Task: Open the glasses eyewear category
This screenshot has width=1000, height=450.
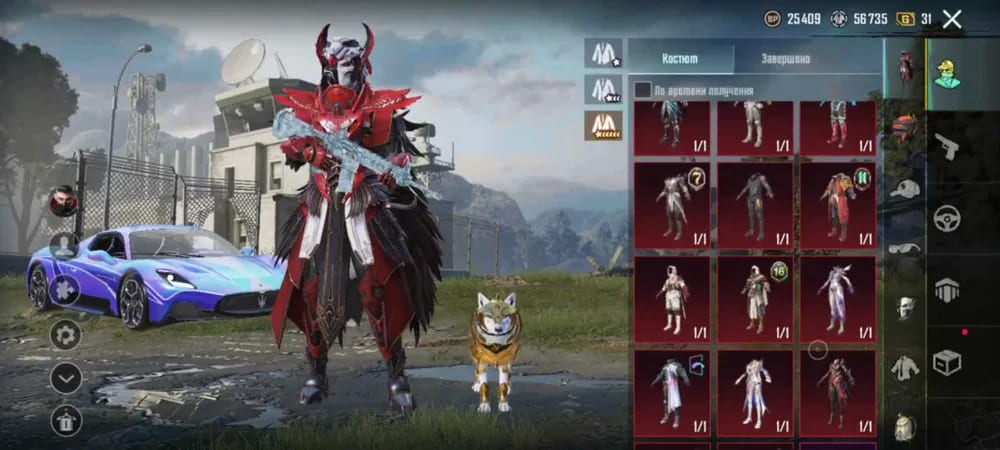Action: 905,248
